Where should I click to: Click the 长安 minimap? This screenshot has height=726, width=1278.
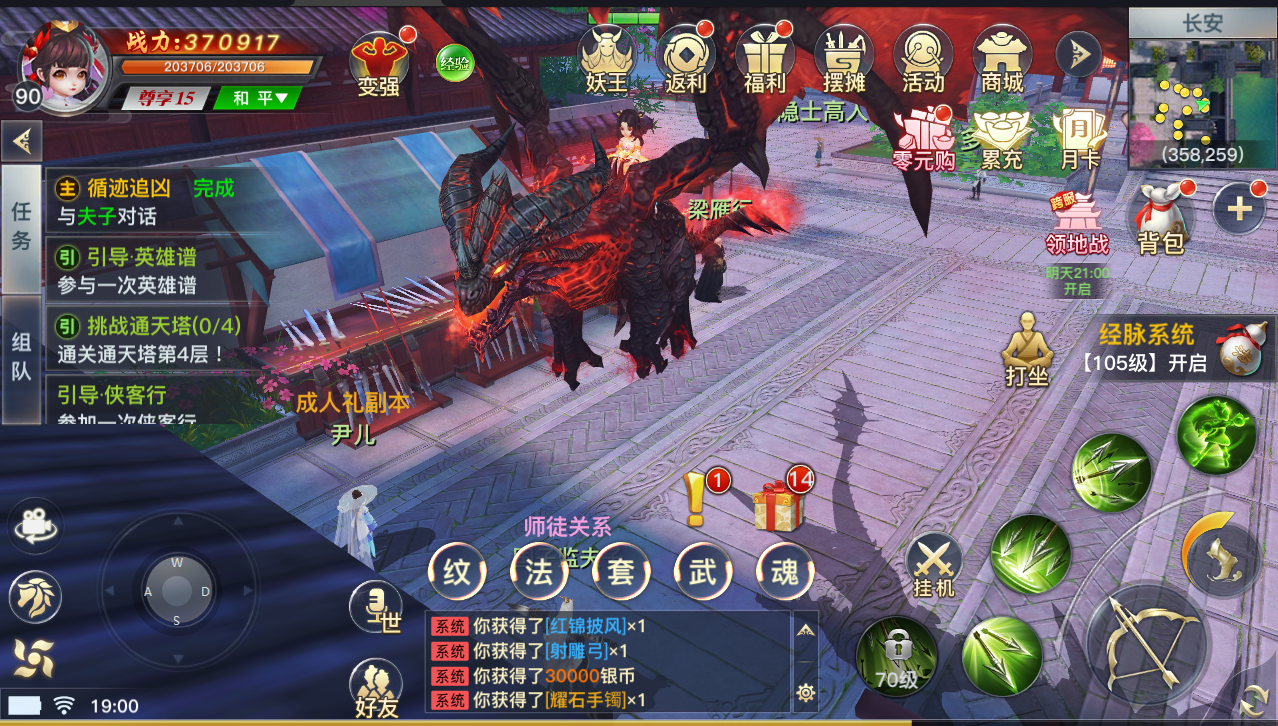tap(1202, 100)
